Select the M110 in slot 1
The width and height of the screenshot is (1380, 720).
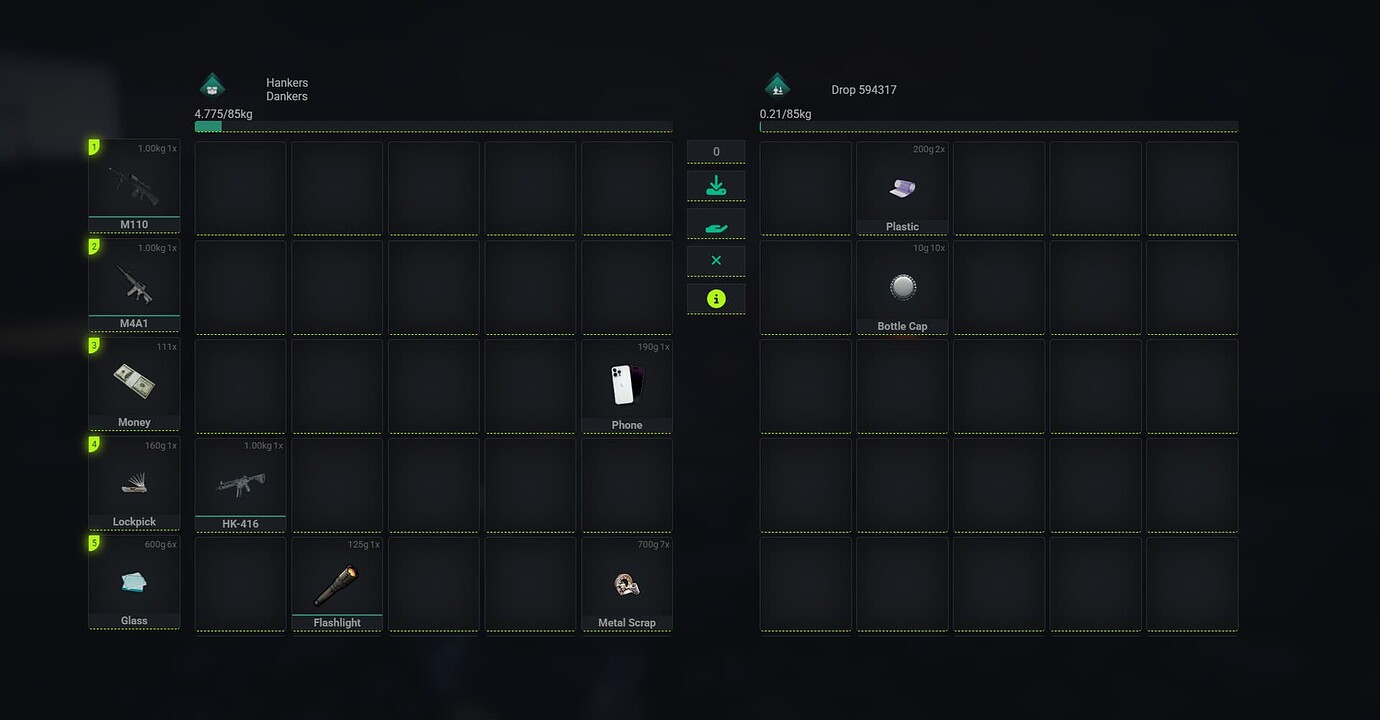(x=134, y=184)
